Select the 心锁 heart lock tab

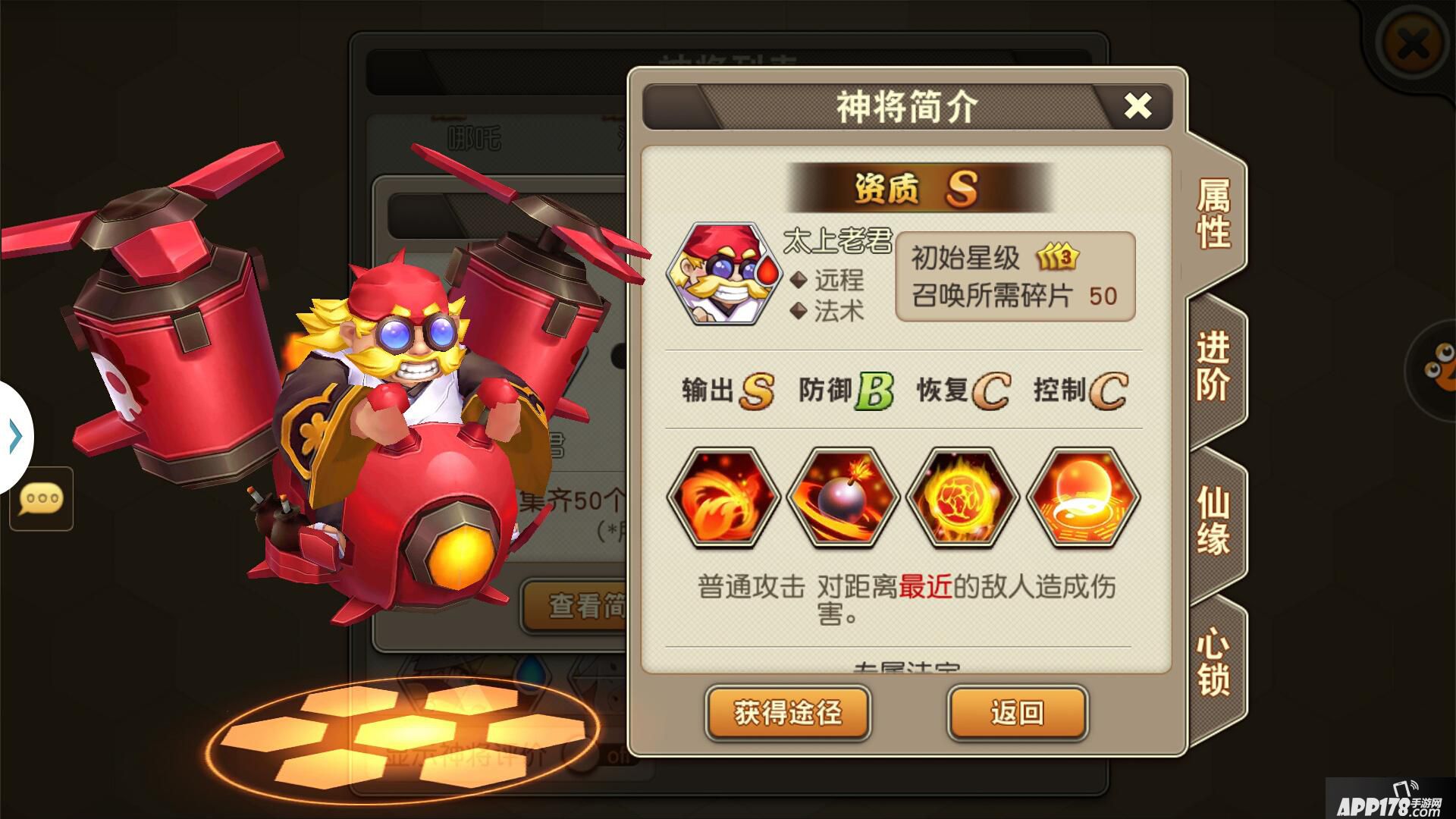(x=1213, y=662)
